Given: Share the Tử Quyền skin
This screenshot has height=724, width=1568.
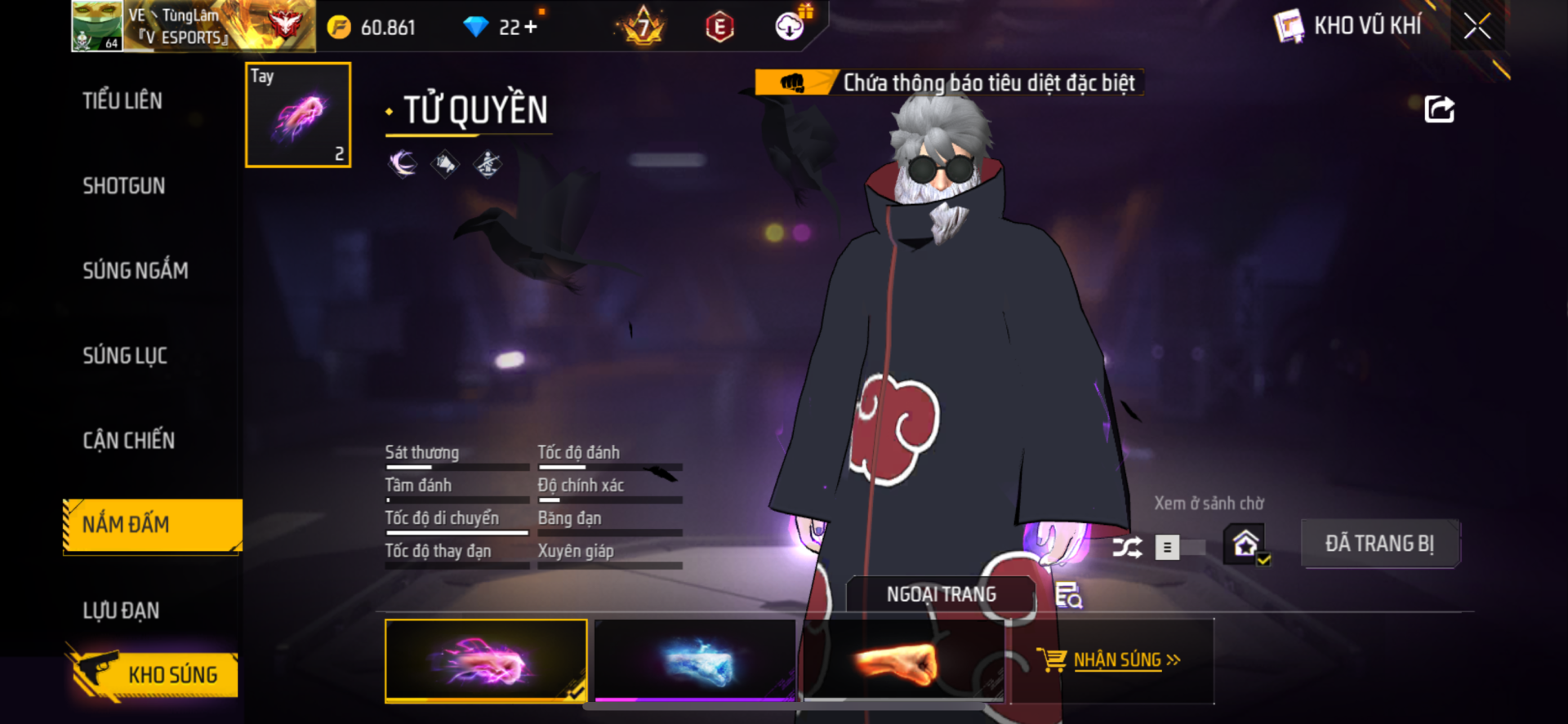Looking at the screenshot, I should [x=1439, y=109].
